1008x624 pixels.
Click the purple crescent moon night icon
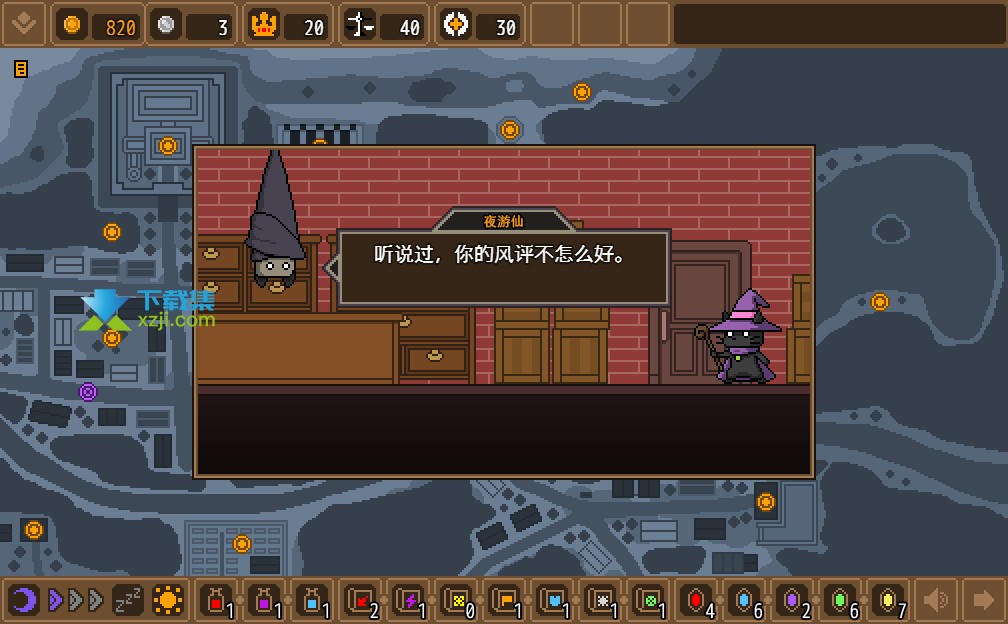(24, 600)
